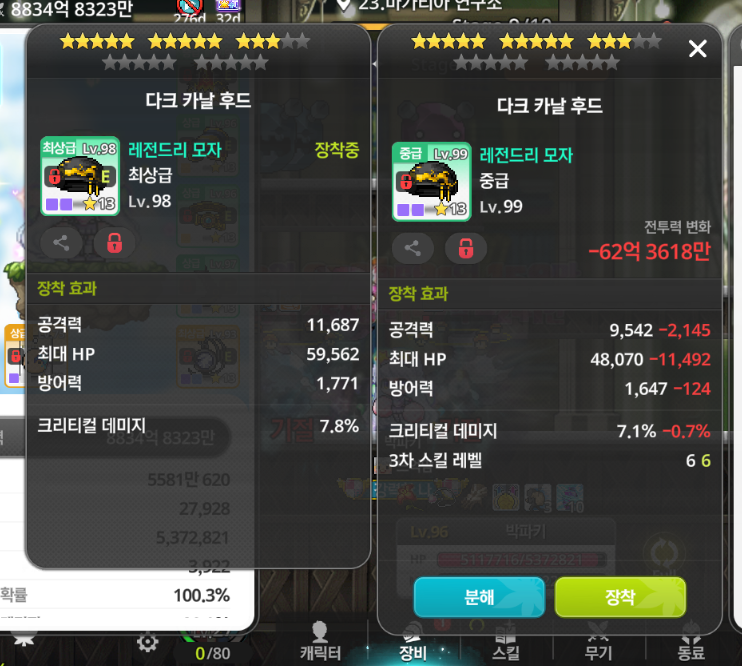Open the 캐릭터 character tab
The height and width of the screenshot is (666, 742).
pyautogui.click(x=321, y=640)
